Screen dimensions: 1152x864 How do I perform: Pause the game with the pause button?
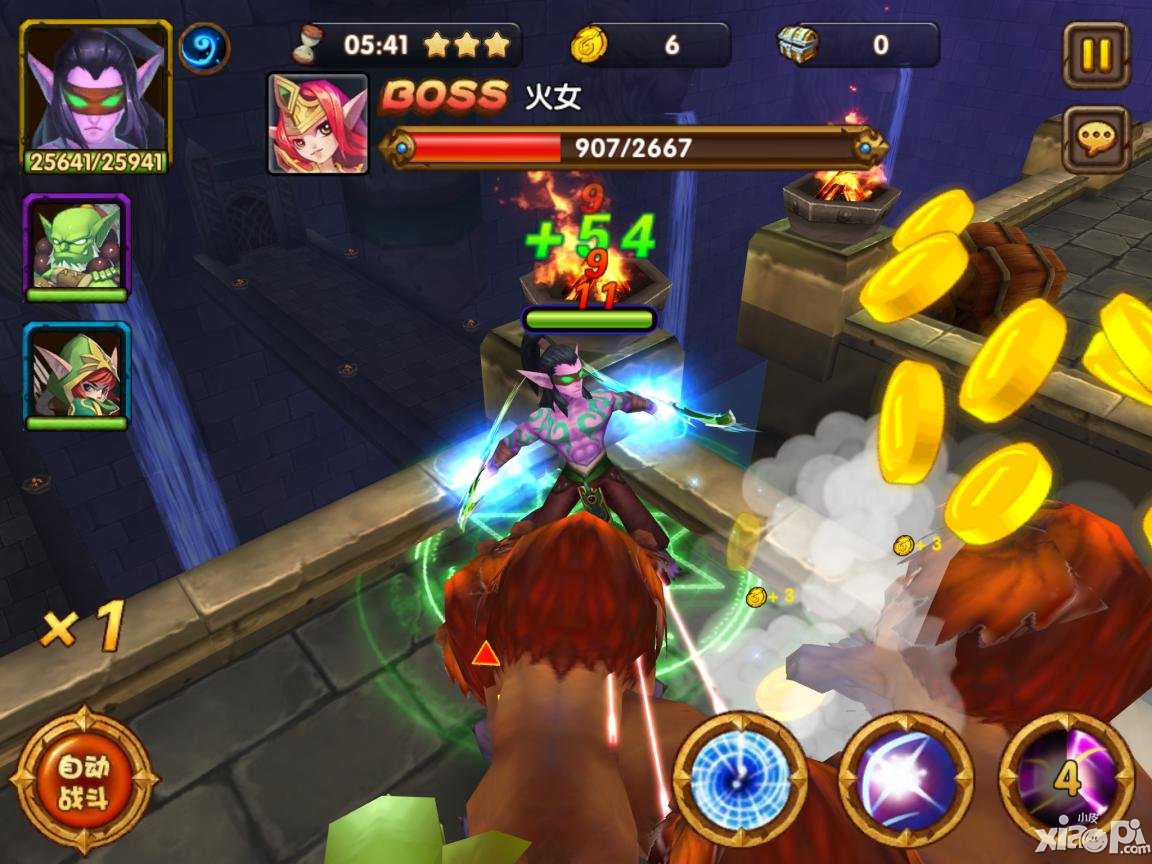pyautogui.click(x=1096, y=55)
